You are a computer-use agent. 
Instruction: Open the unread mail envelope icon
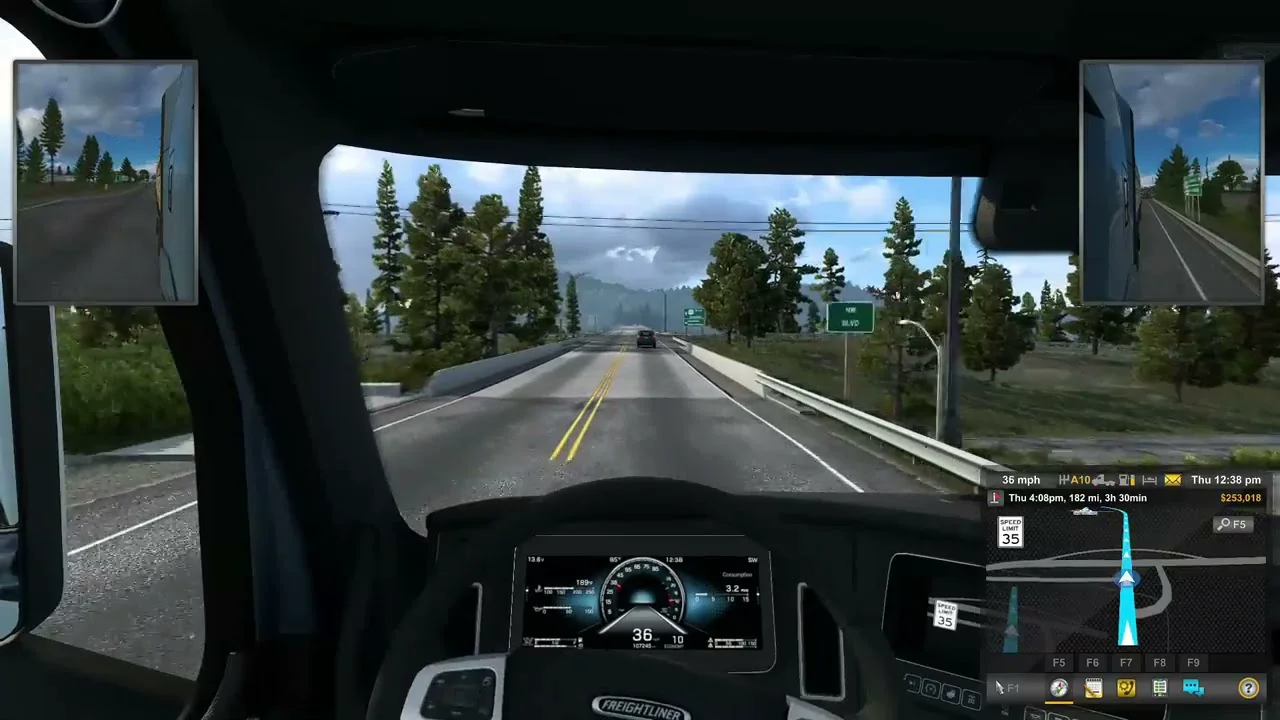pyautogui.click(x=1172, y=480)
